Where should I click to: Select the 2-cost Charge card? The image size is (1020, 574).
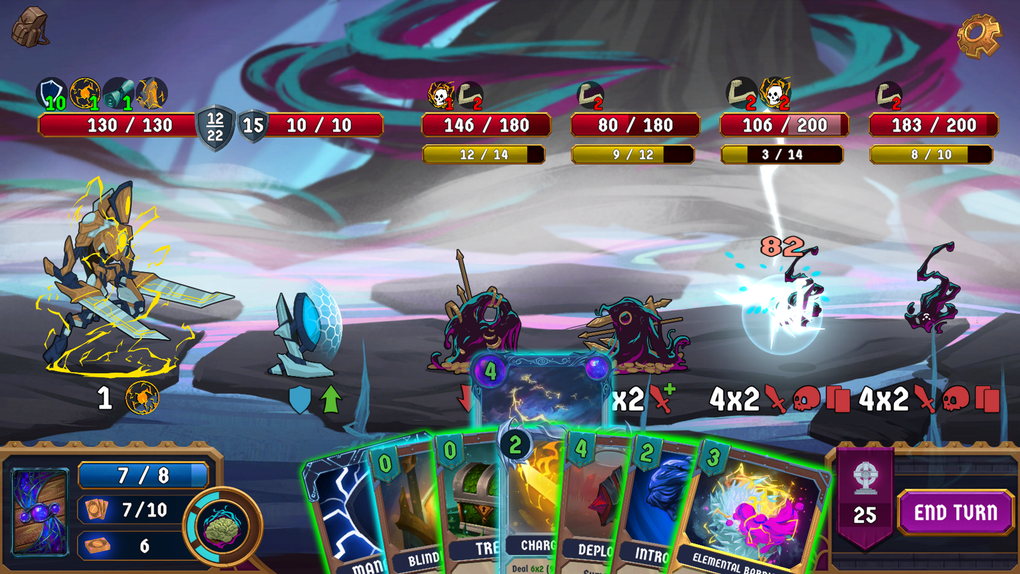(535, 500)
